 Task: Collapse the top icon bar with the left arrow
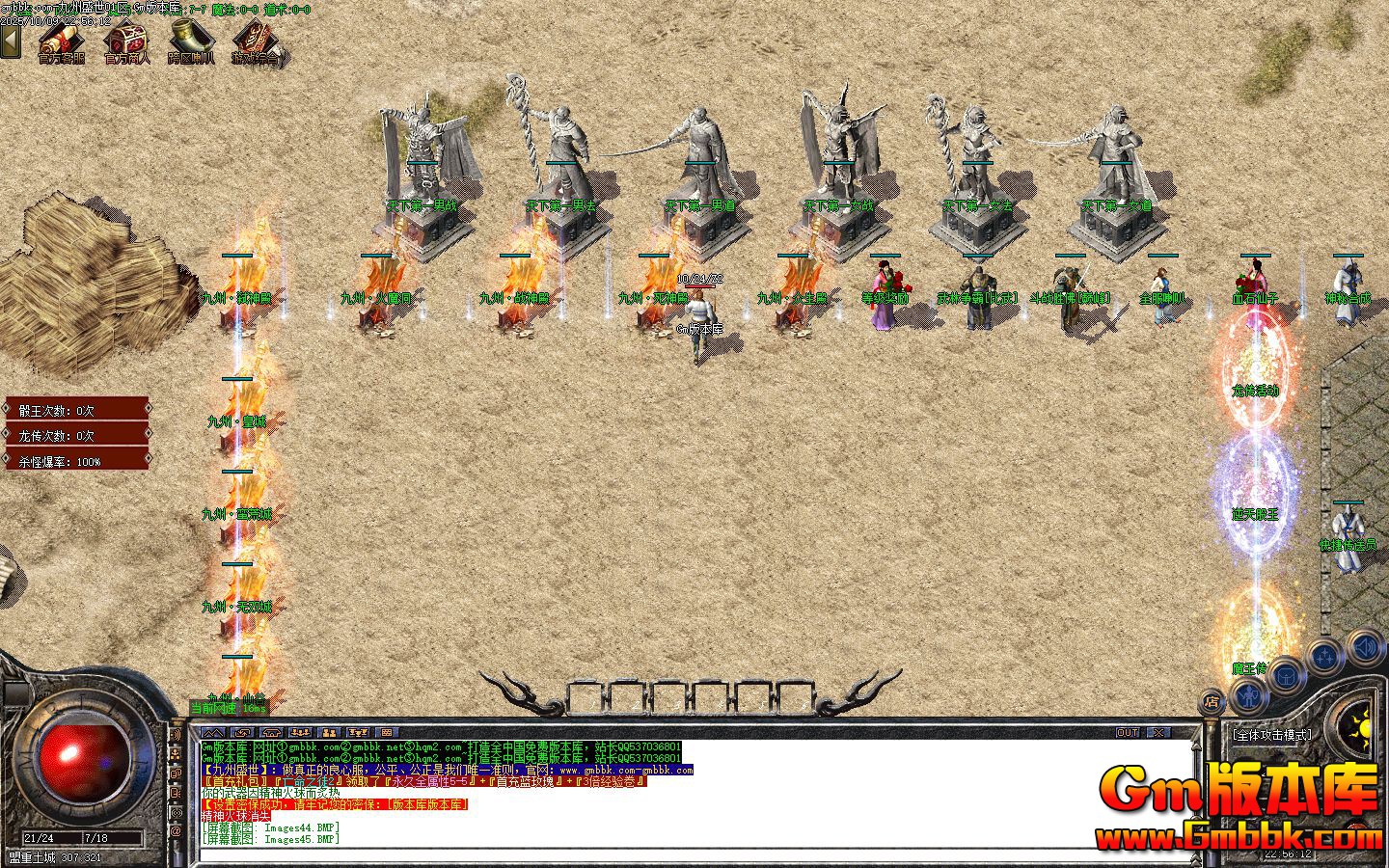pos(11,41)
